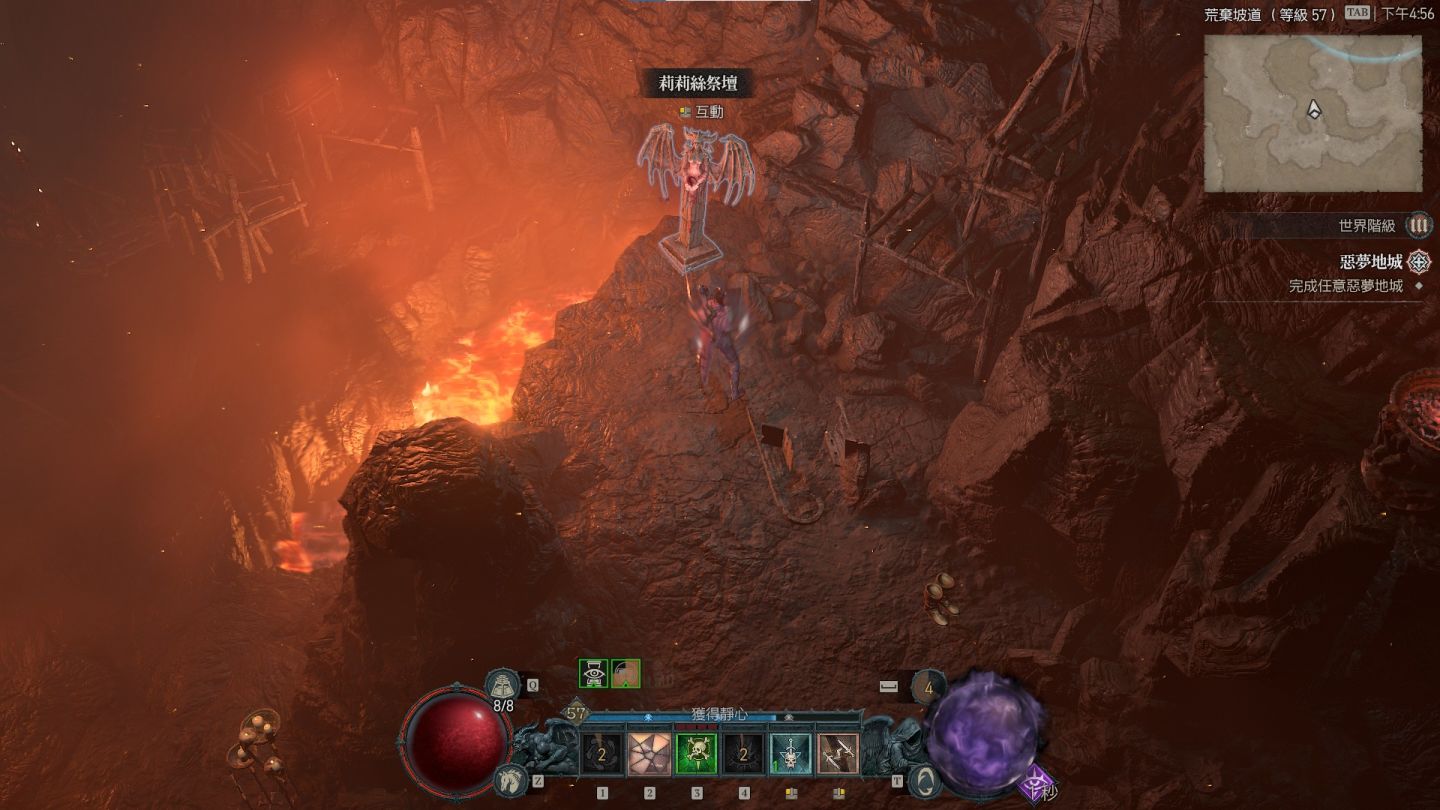Open the minimap of 荒棄坡道

pos(1312,113)
